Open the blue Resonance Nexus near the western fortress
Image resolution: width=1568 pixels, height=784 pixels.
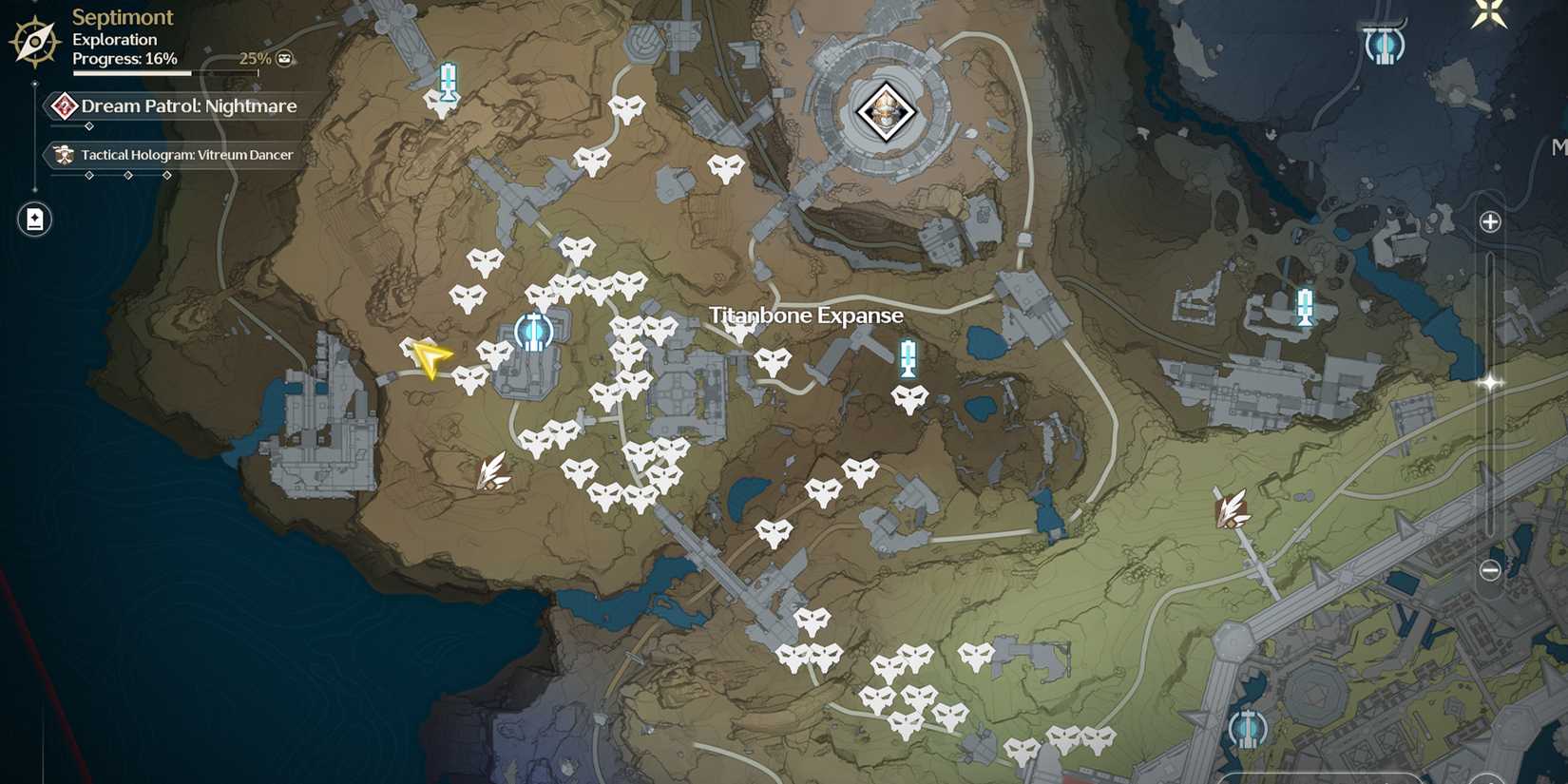pos(532,333)
